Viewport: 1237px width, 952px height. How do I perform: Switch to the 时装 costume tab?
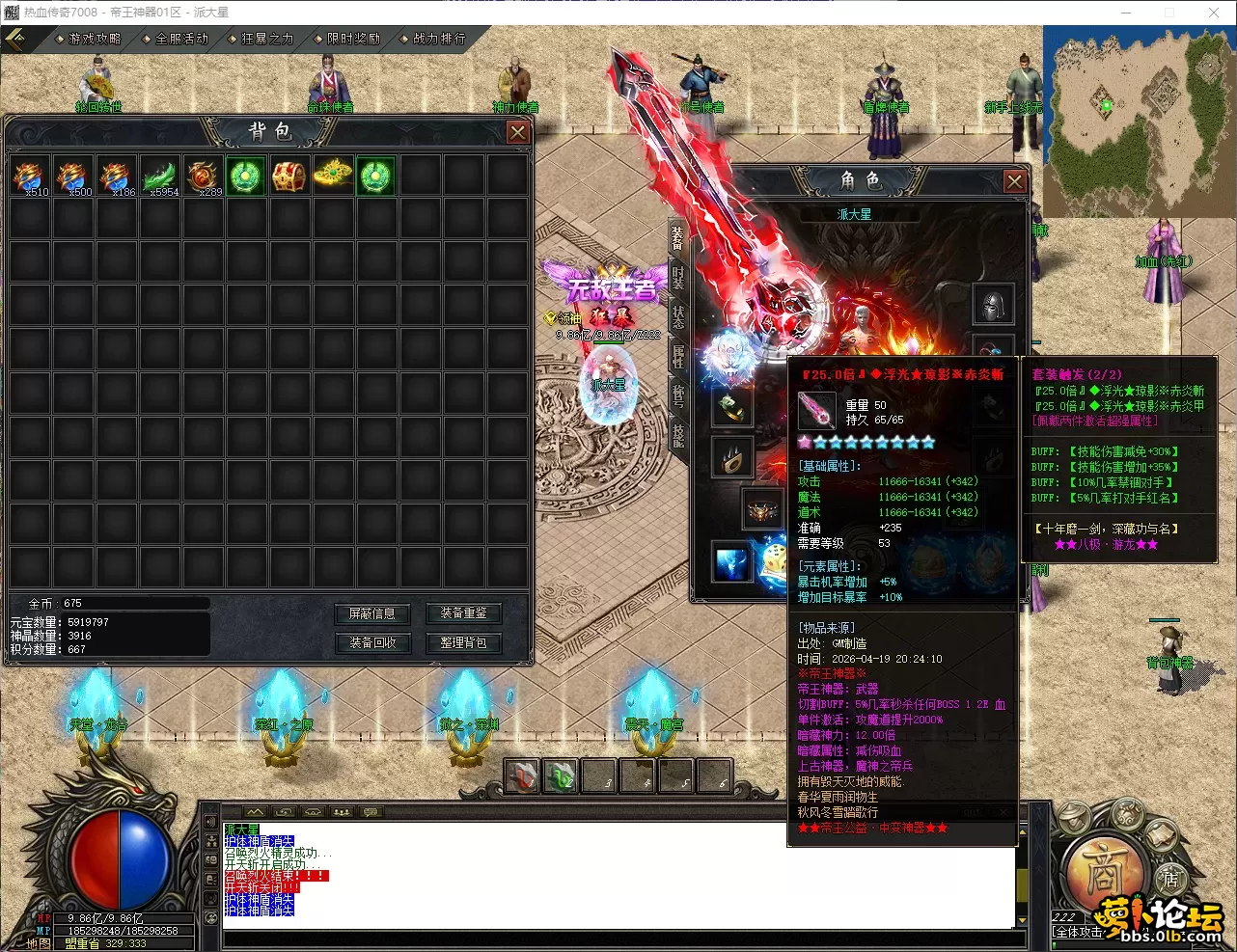678,276
